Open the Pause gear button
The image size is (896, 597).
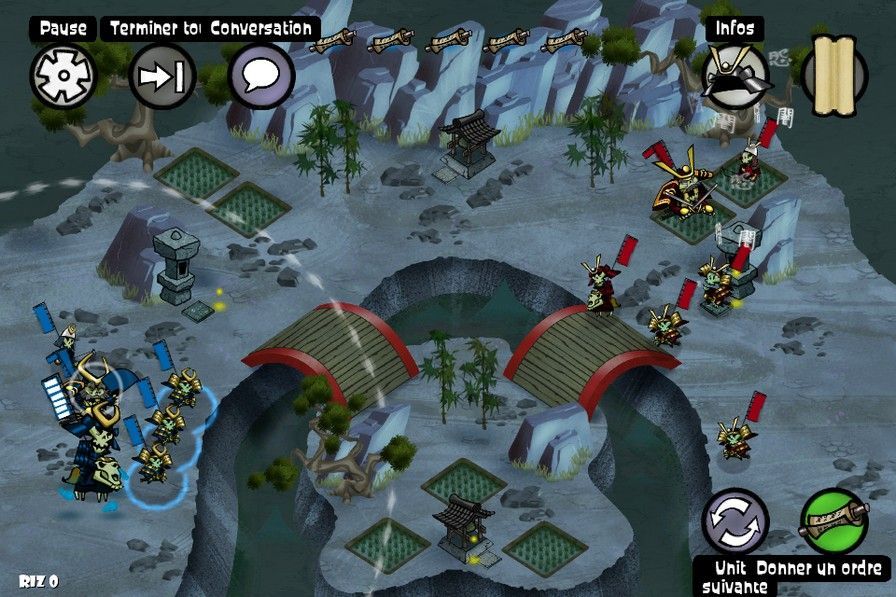tap(63, 76)
